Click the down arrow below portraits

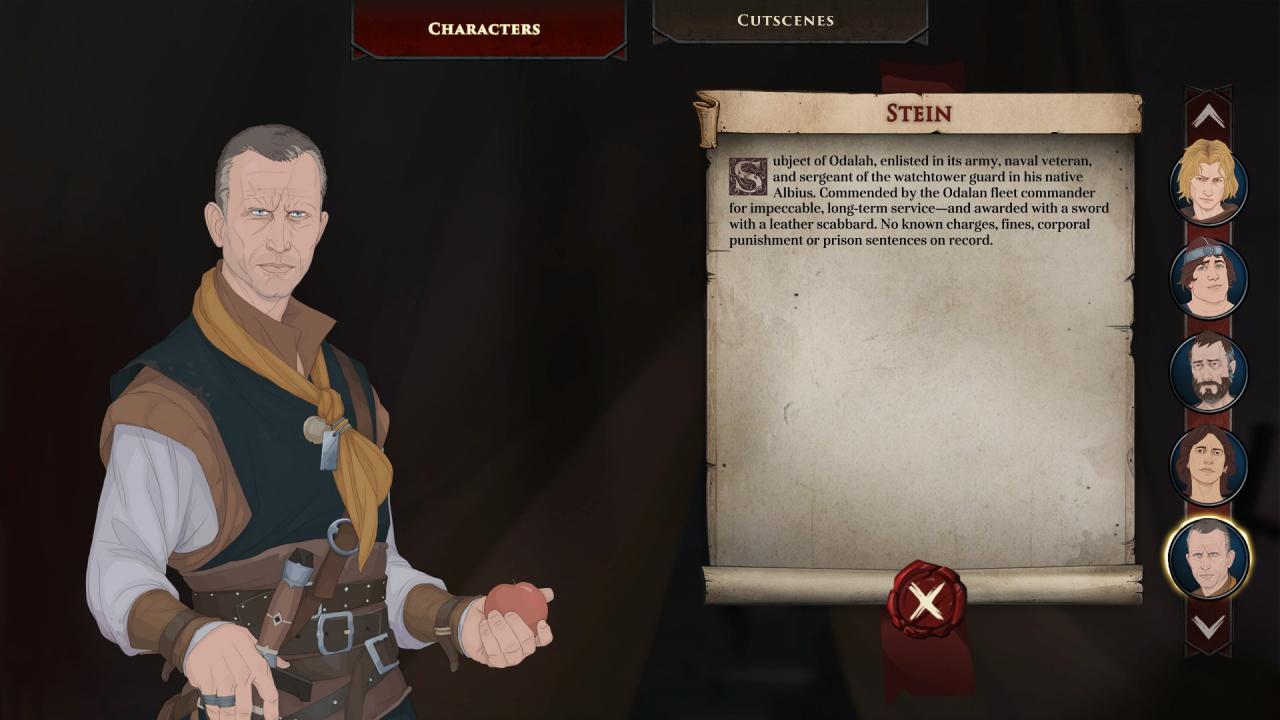tap(1208, 627)
